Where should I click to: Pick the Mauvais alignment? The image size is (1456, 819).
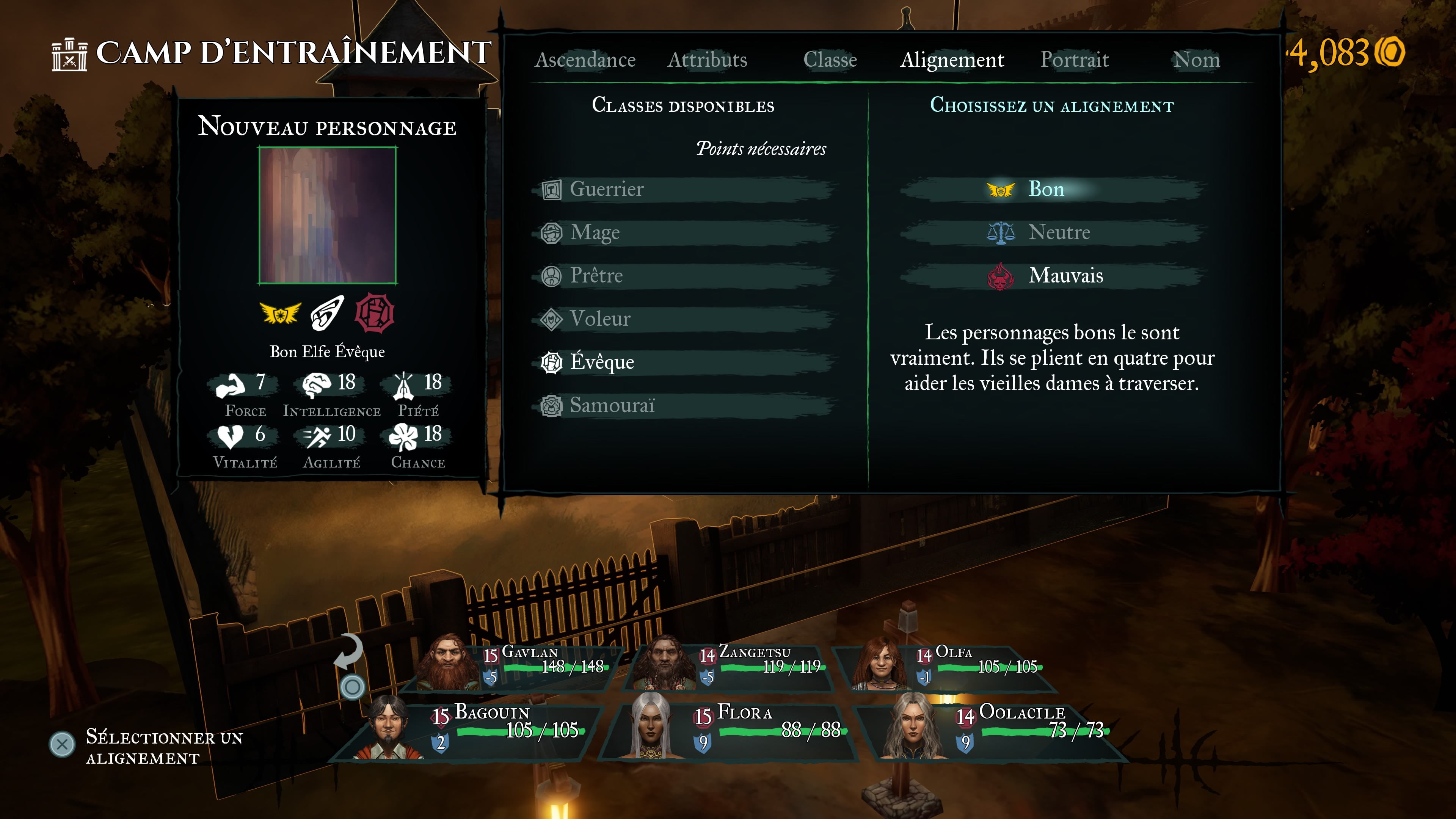click(1065, 276)
